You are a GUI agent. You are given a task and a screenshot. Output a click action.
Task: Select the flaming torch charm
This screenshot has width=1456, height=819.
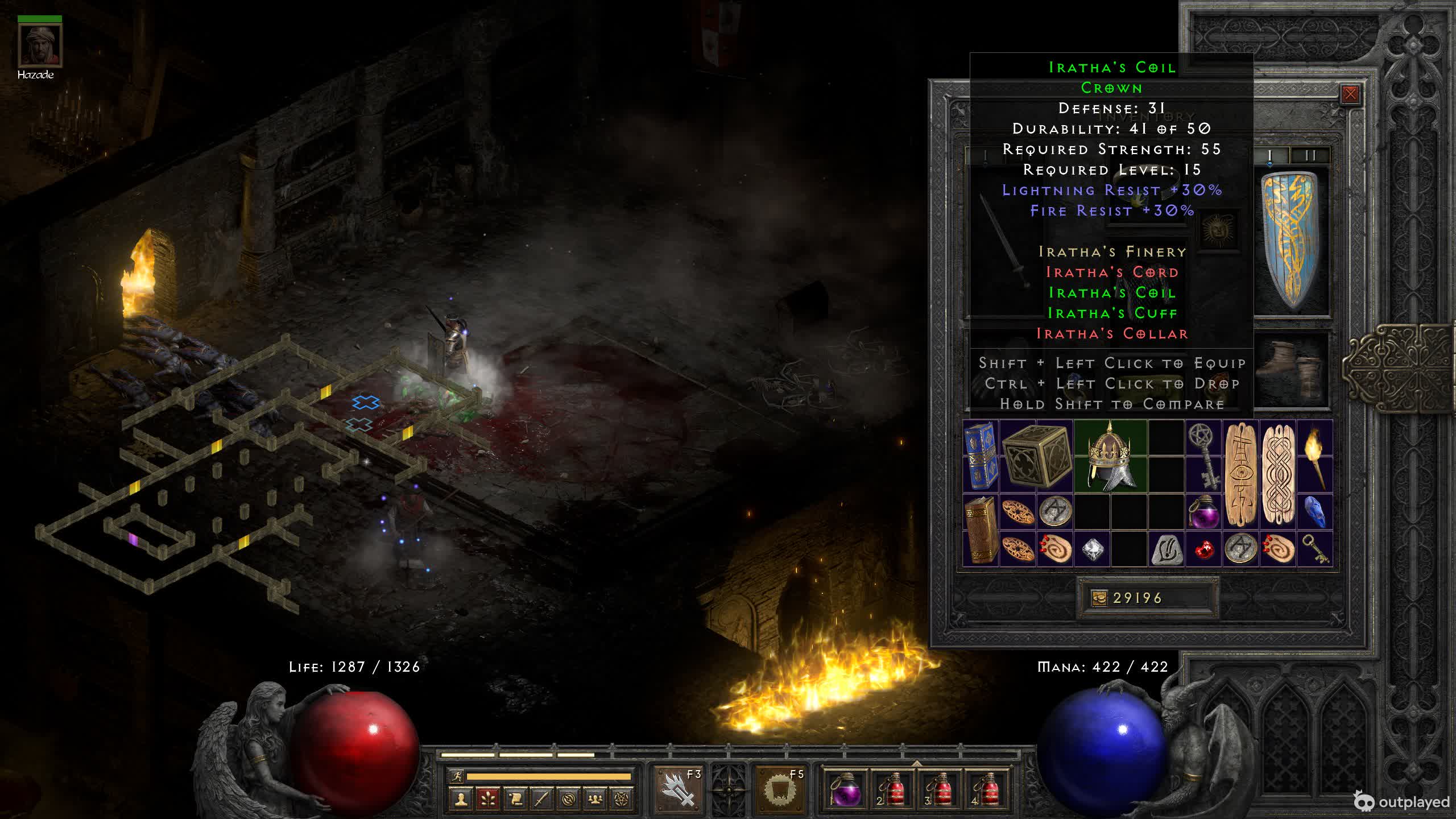[1315, 455]
